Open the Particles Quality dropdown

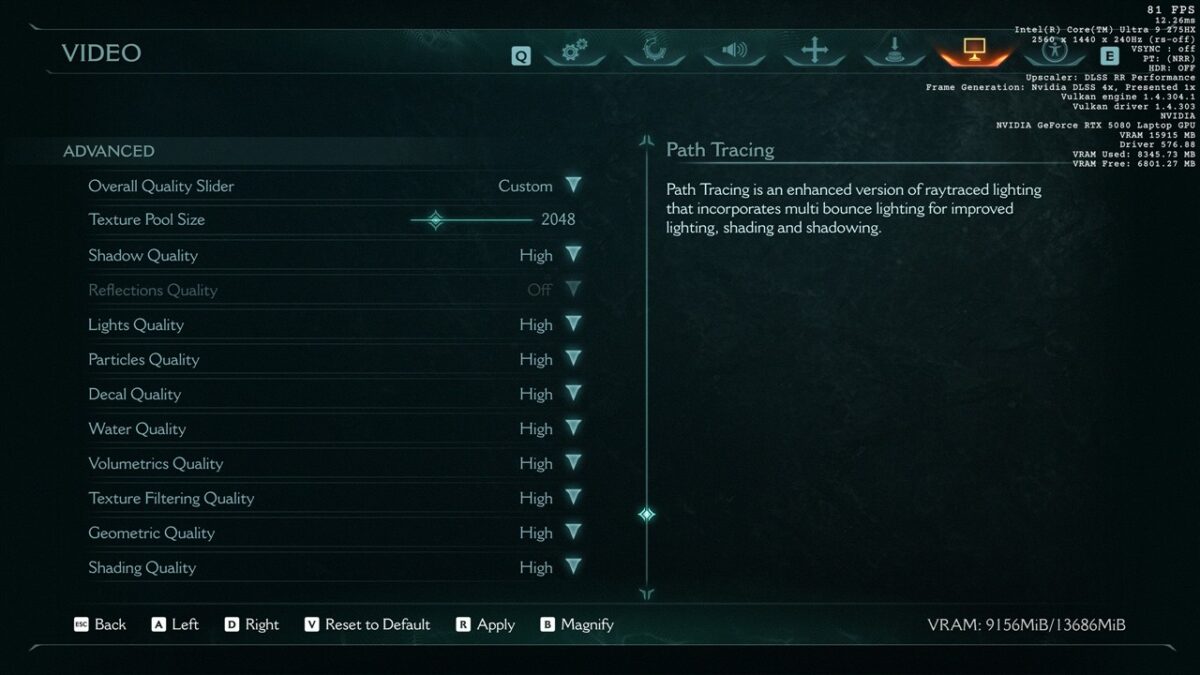573,359
